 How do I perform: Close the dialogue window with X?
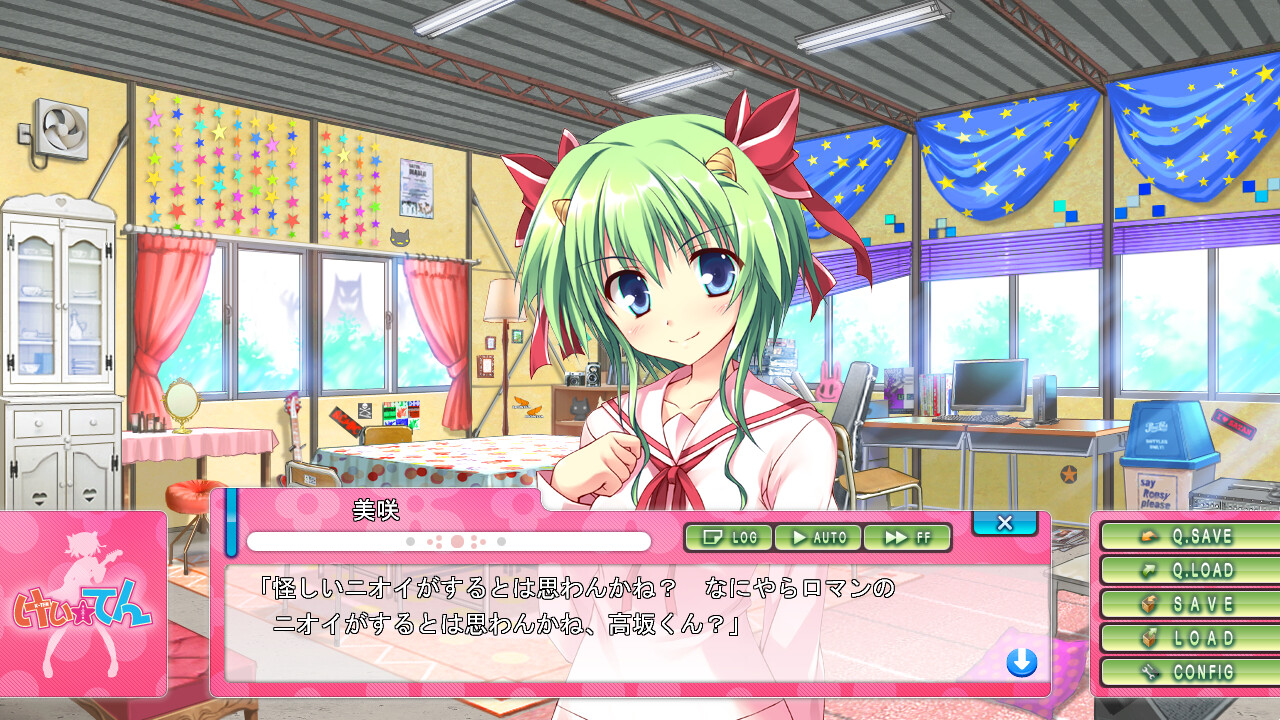1005,523
